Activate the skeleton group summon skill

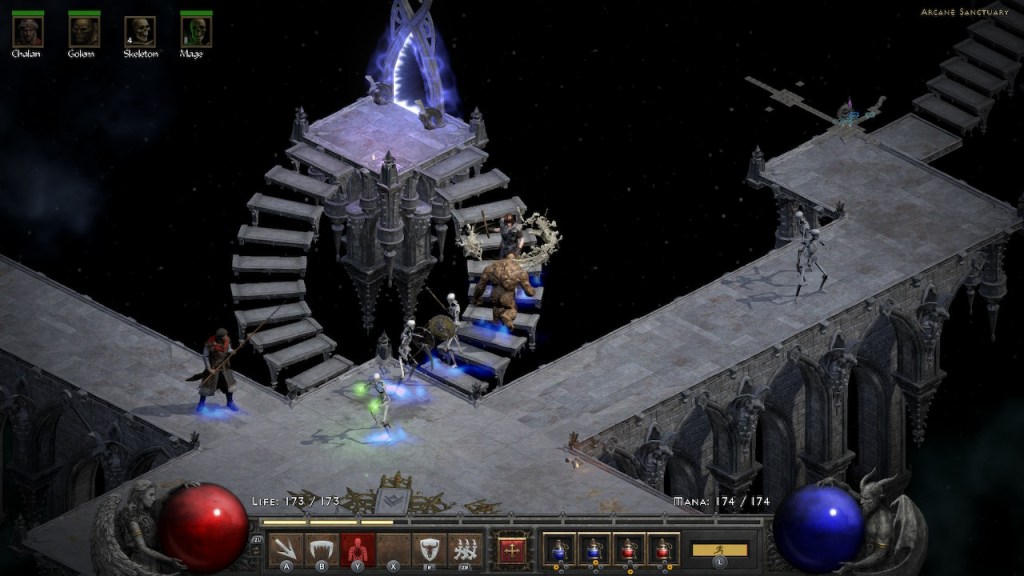coord(464,549)
